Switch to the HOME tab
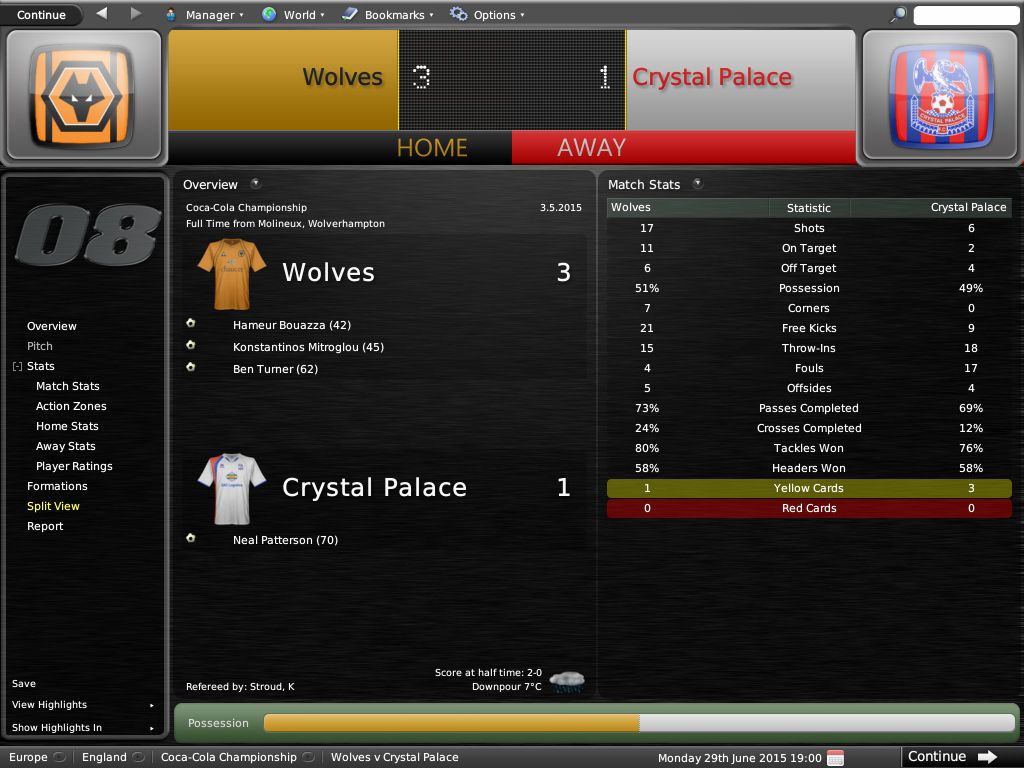1024x768 pixels. [x=432, y=148]
